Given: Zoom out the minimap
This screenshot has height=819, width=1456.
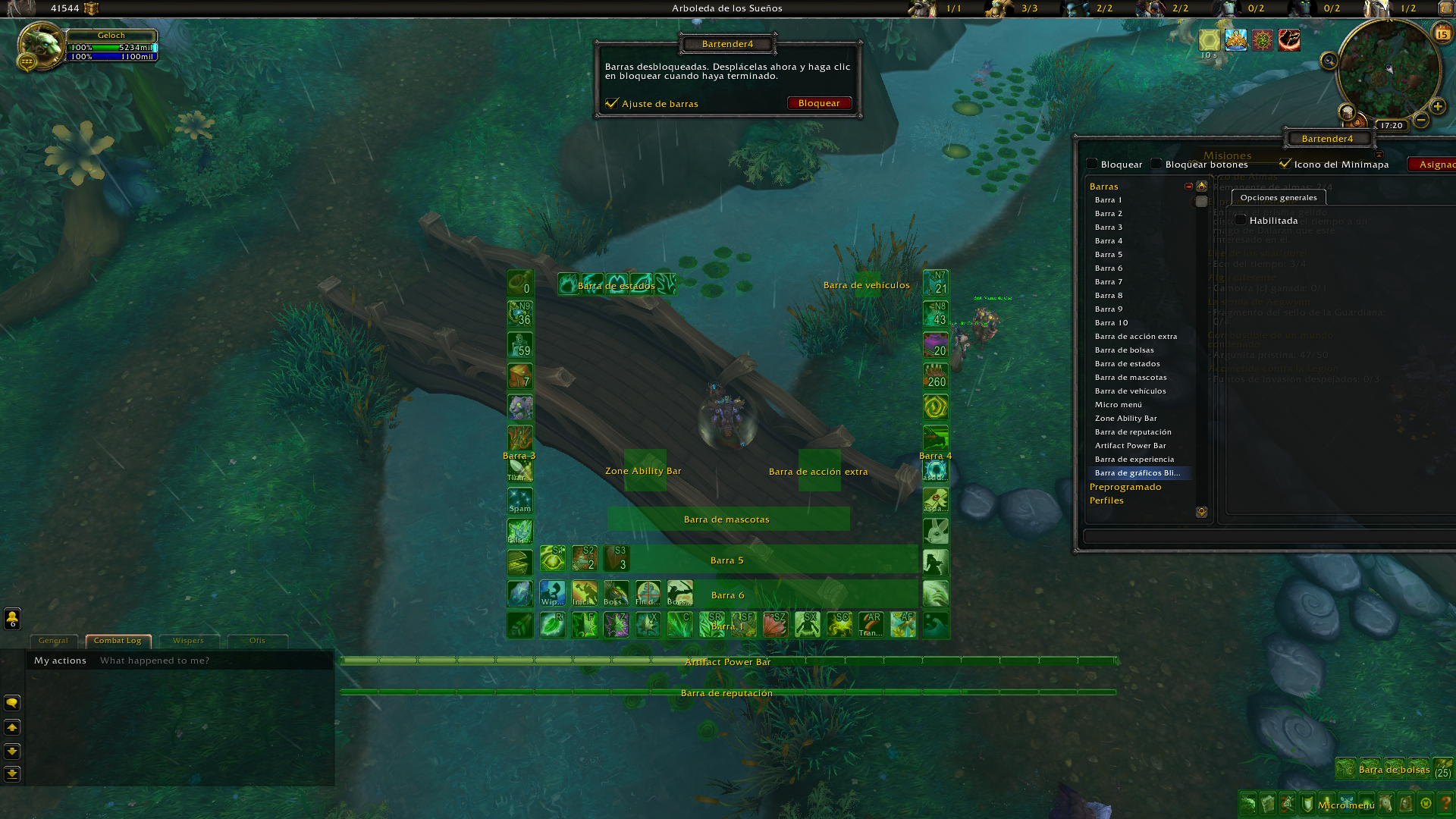Looking at the screenshot, I should click(x=1421, y=120).
